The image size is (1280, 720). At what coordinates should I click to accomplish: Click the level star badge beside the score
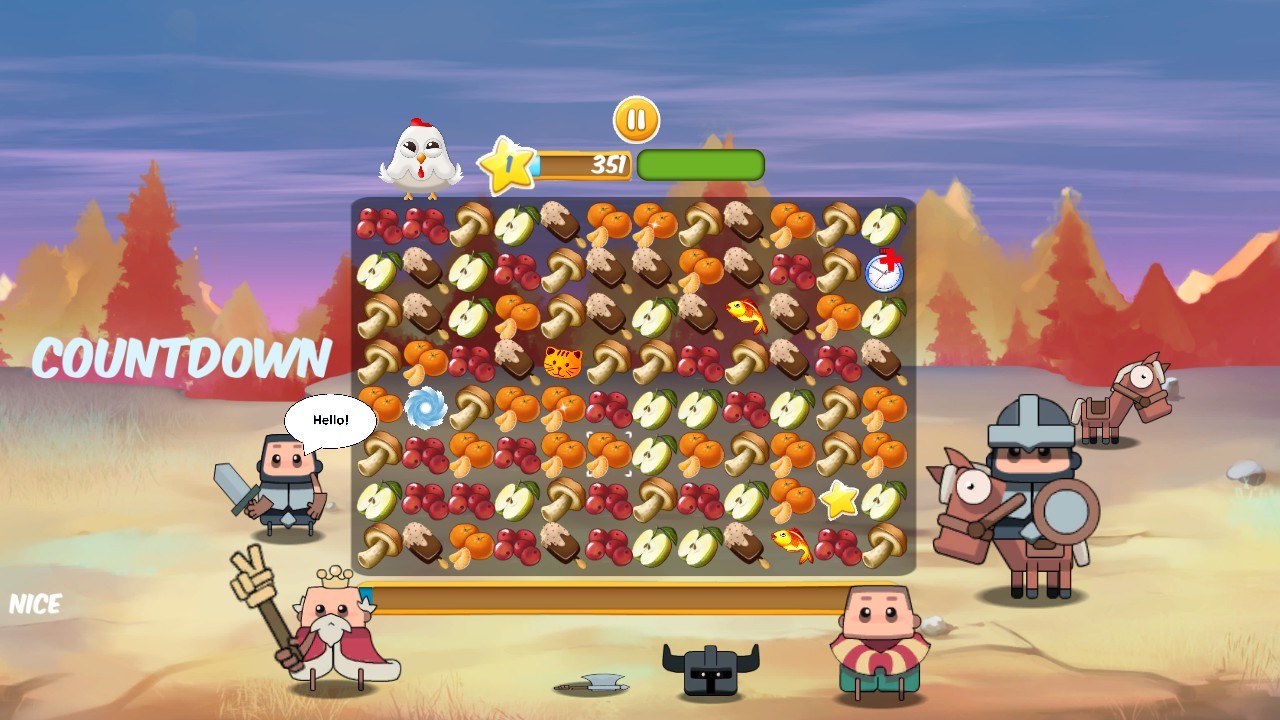[507, 163]
